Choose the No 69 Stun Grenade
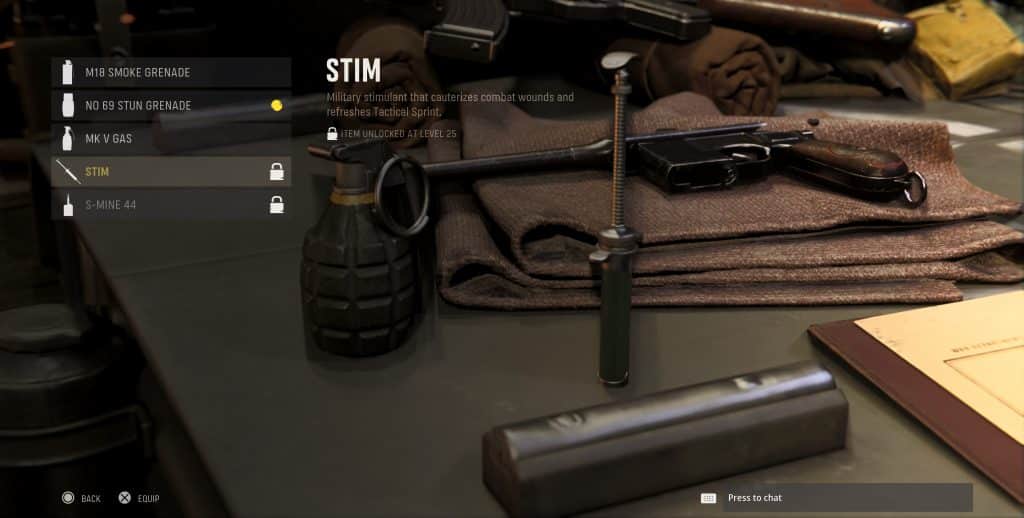The image size is (1024, 518). 170,105
